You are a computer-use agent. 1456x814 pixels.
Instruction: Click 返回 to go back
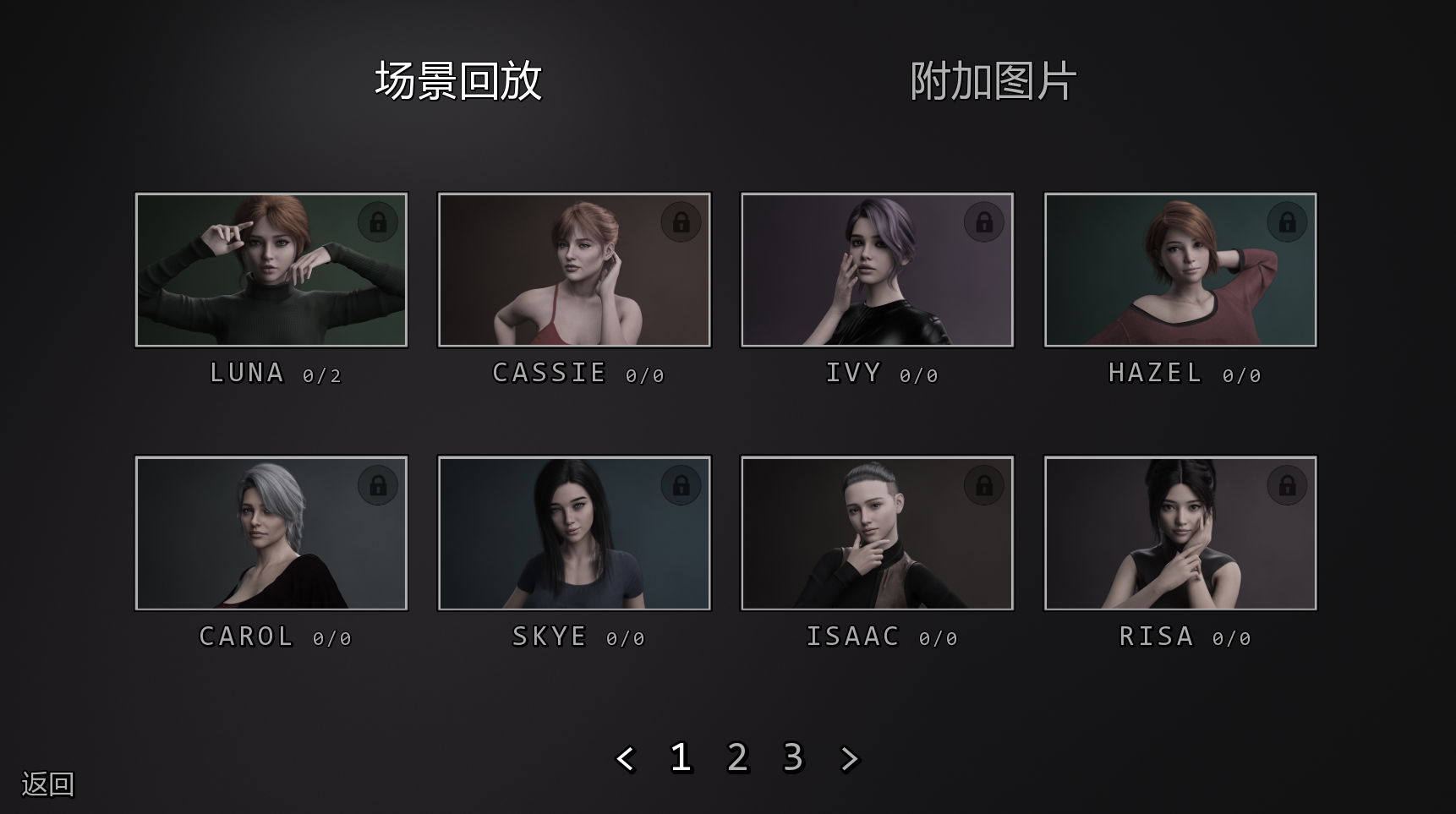pos(47,784)
